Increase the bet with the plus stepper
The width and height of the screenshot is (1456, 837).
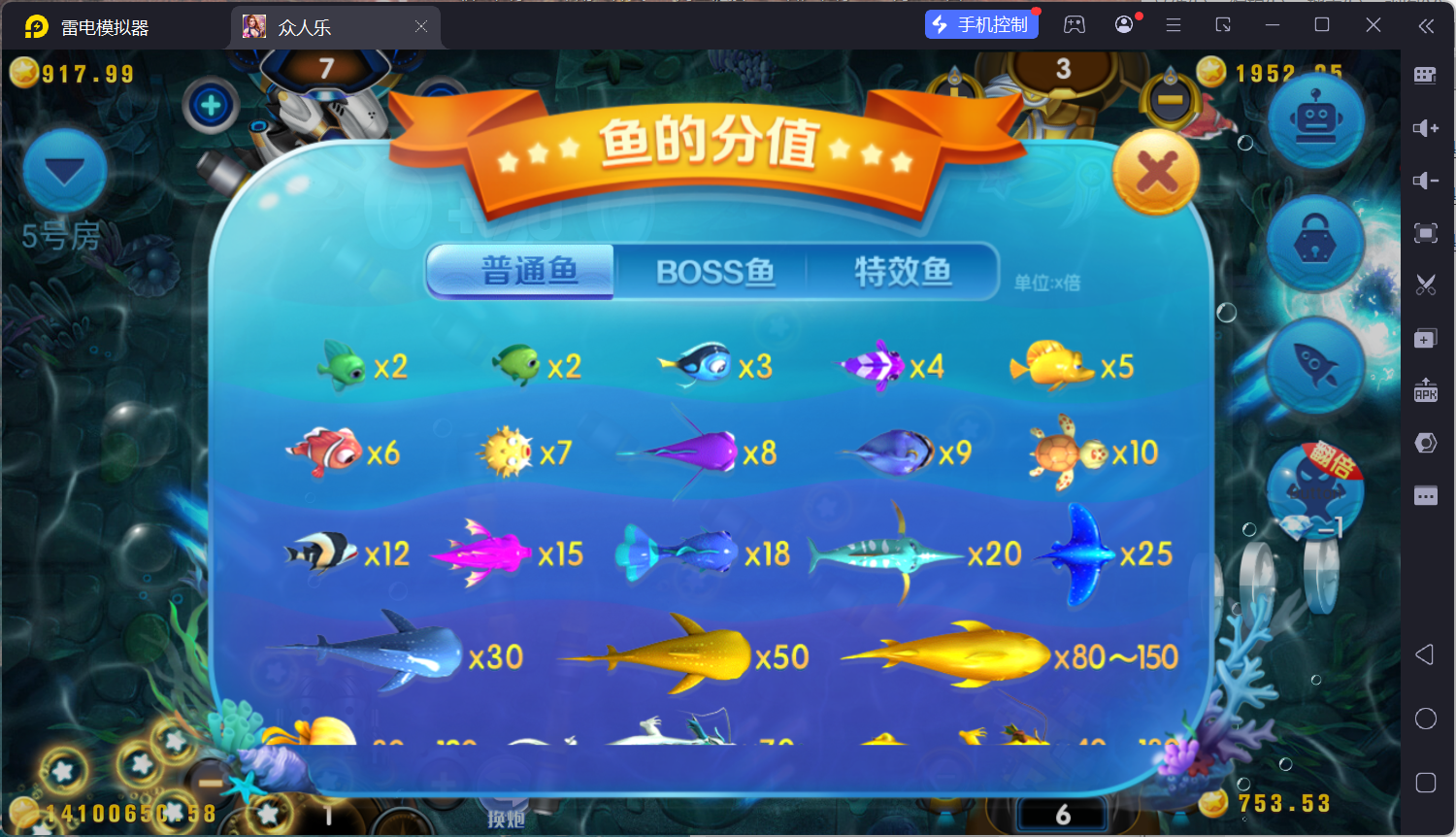(212, 107)
